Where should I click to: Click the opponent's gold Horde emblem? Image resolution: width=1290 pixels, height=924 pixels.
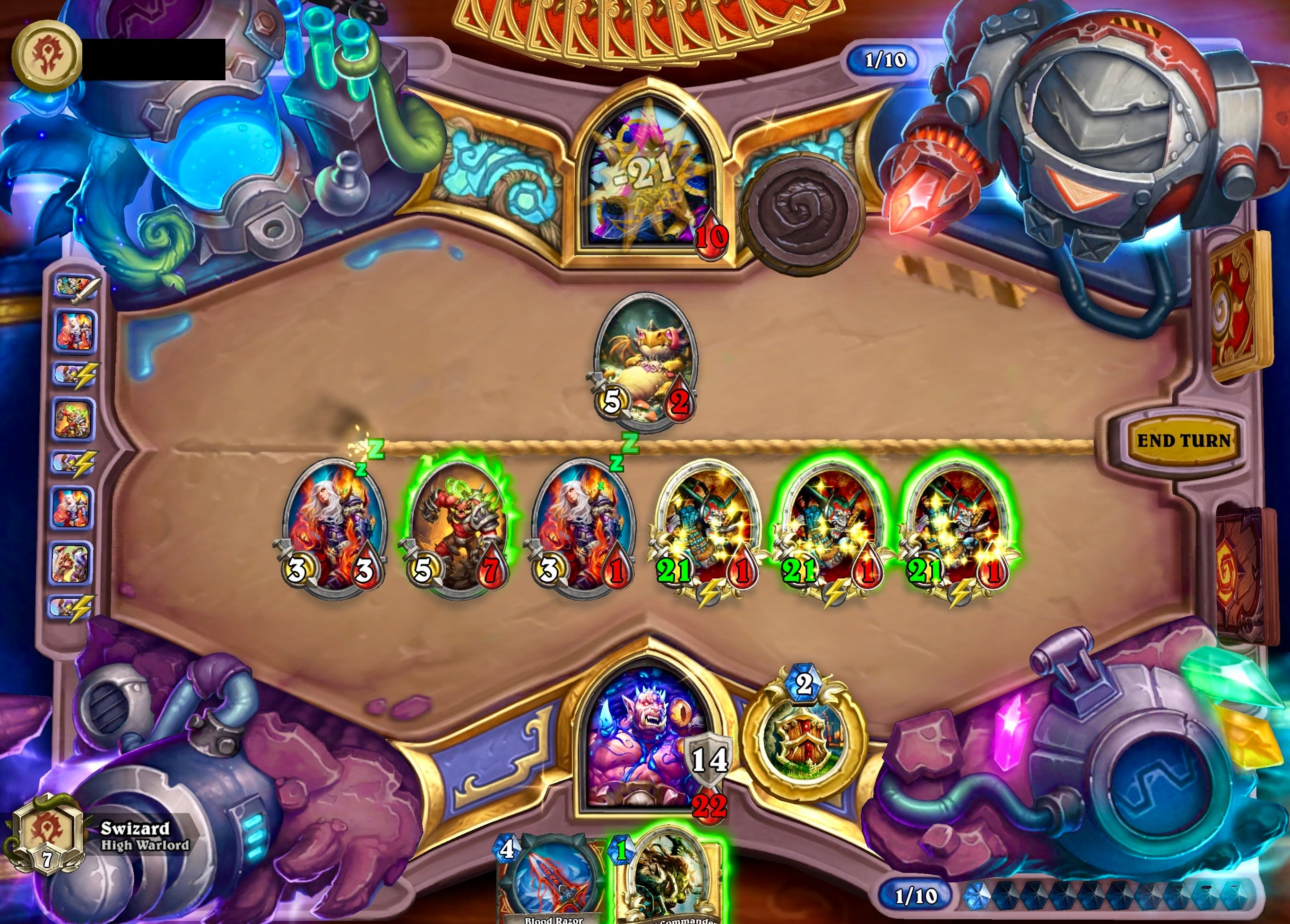47,56
